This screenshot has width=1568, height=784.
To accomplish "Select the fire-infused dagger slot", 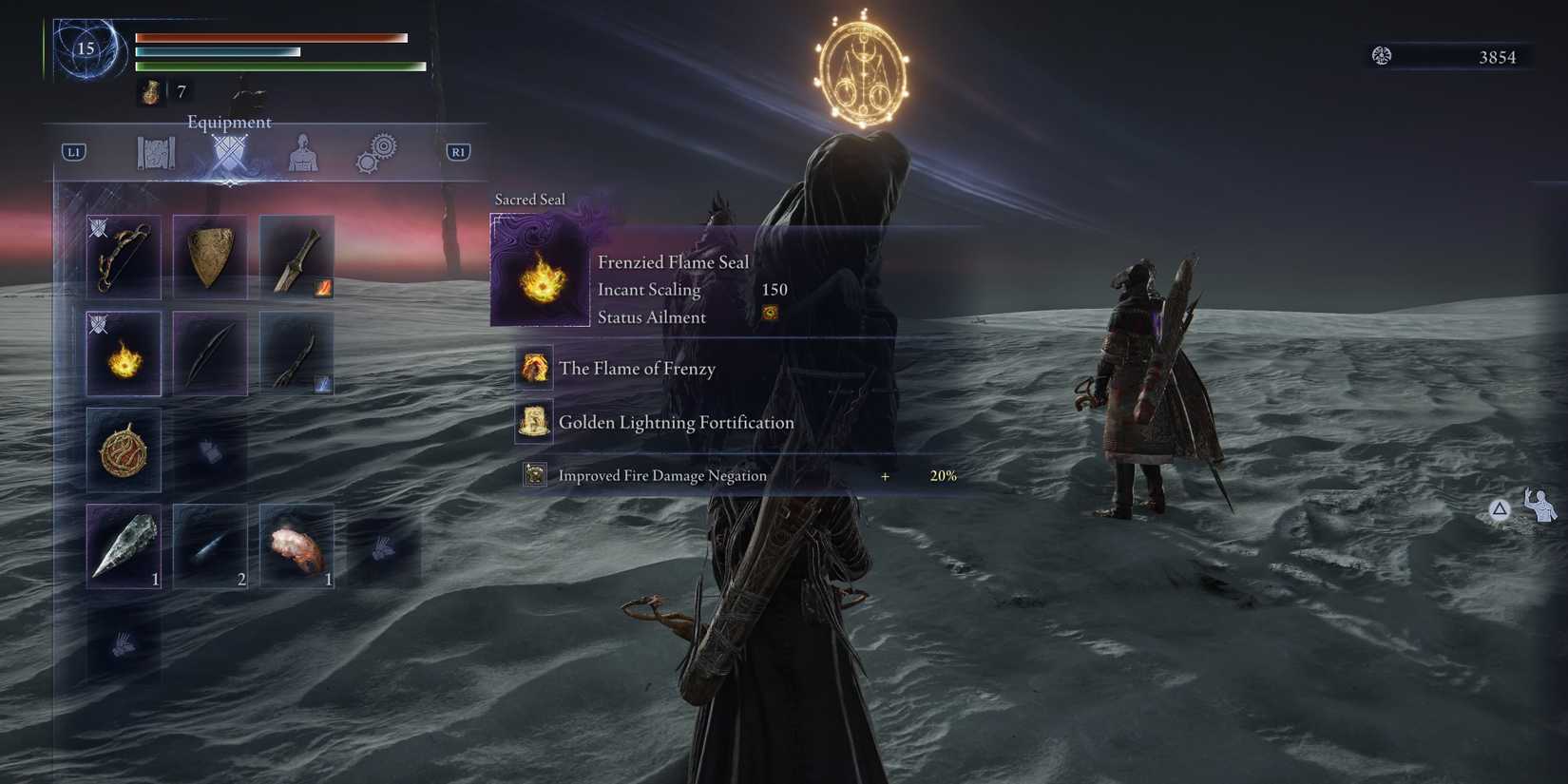I will pyautogui.click(x=296, y=257).
